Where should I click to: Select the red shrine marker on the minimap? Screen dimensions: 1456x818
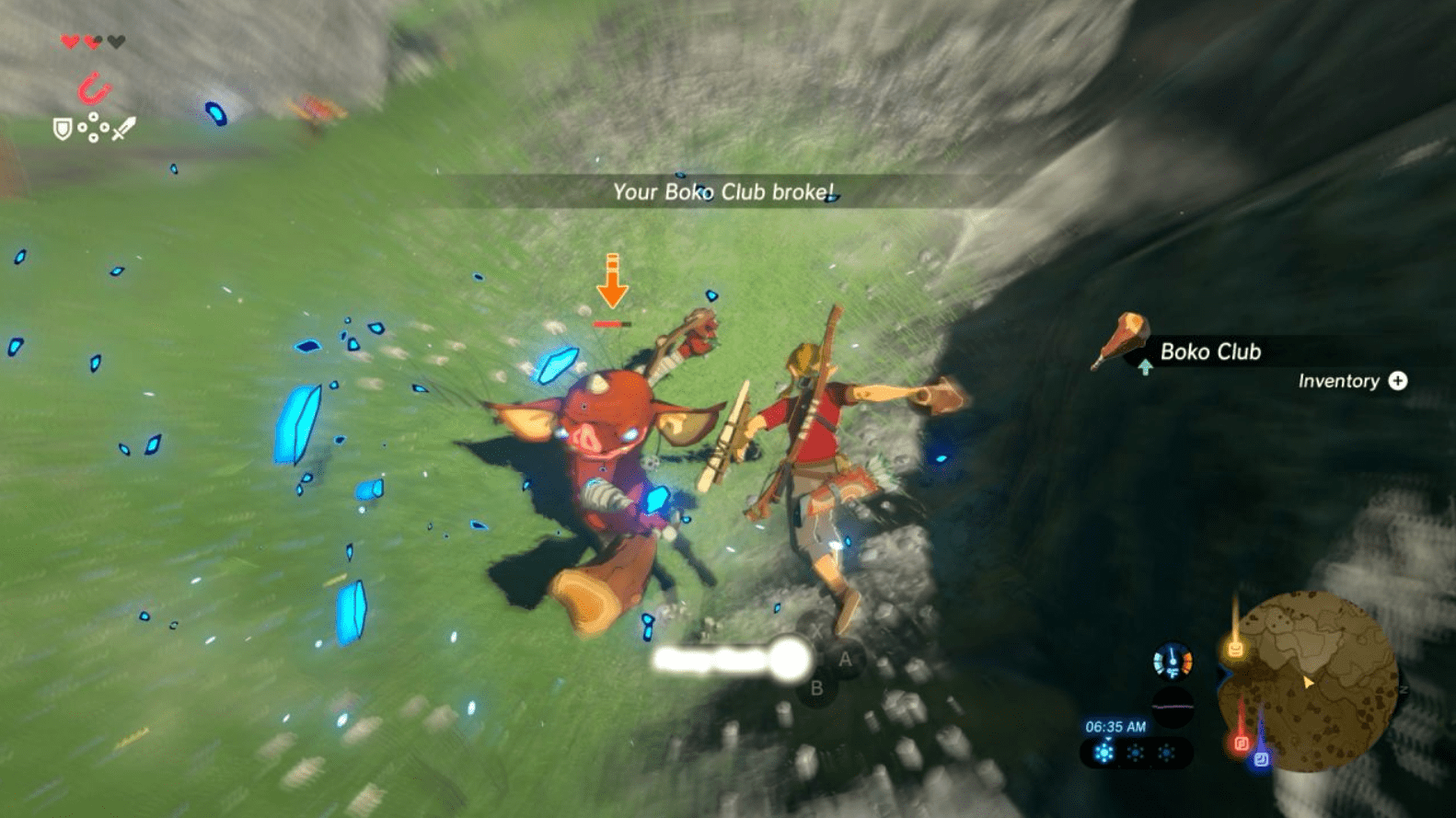[x=1242, y=743]
